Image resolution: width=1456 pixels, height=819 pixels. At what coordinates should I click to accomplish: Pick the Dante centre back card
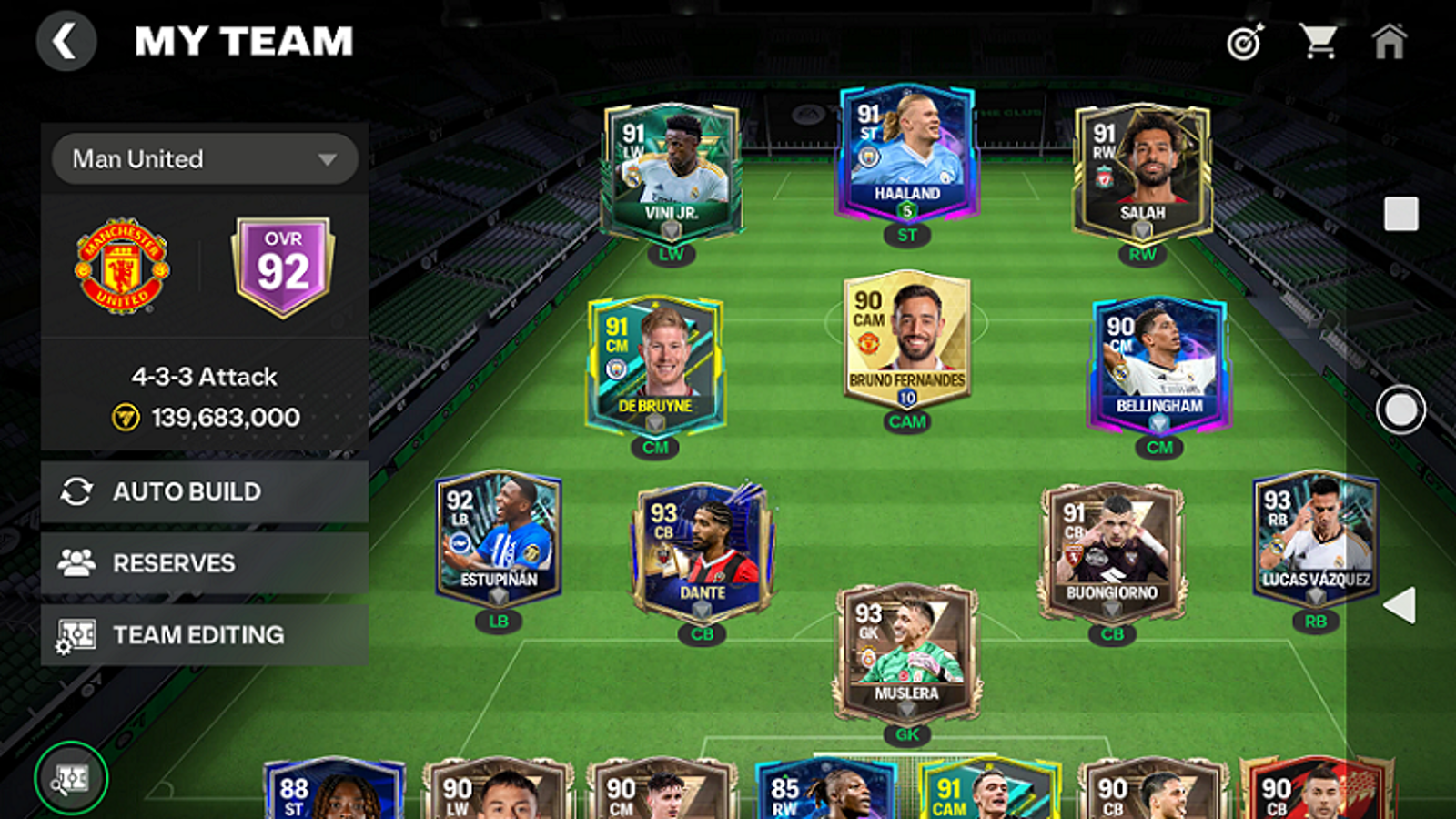click(703, 551)
